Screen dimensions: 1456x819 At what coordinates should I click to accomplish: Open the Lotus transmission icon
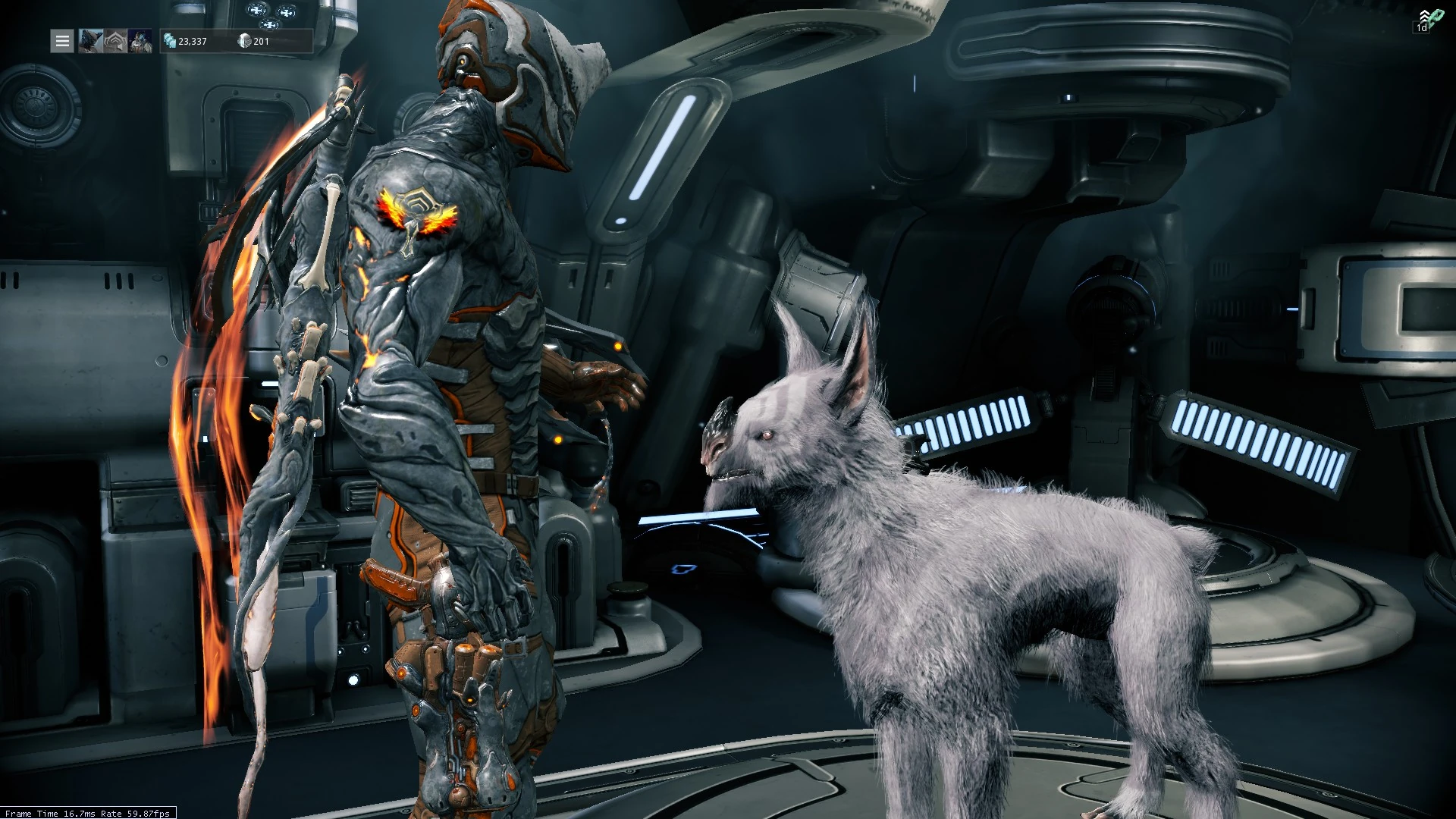[114, 40]
